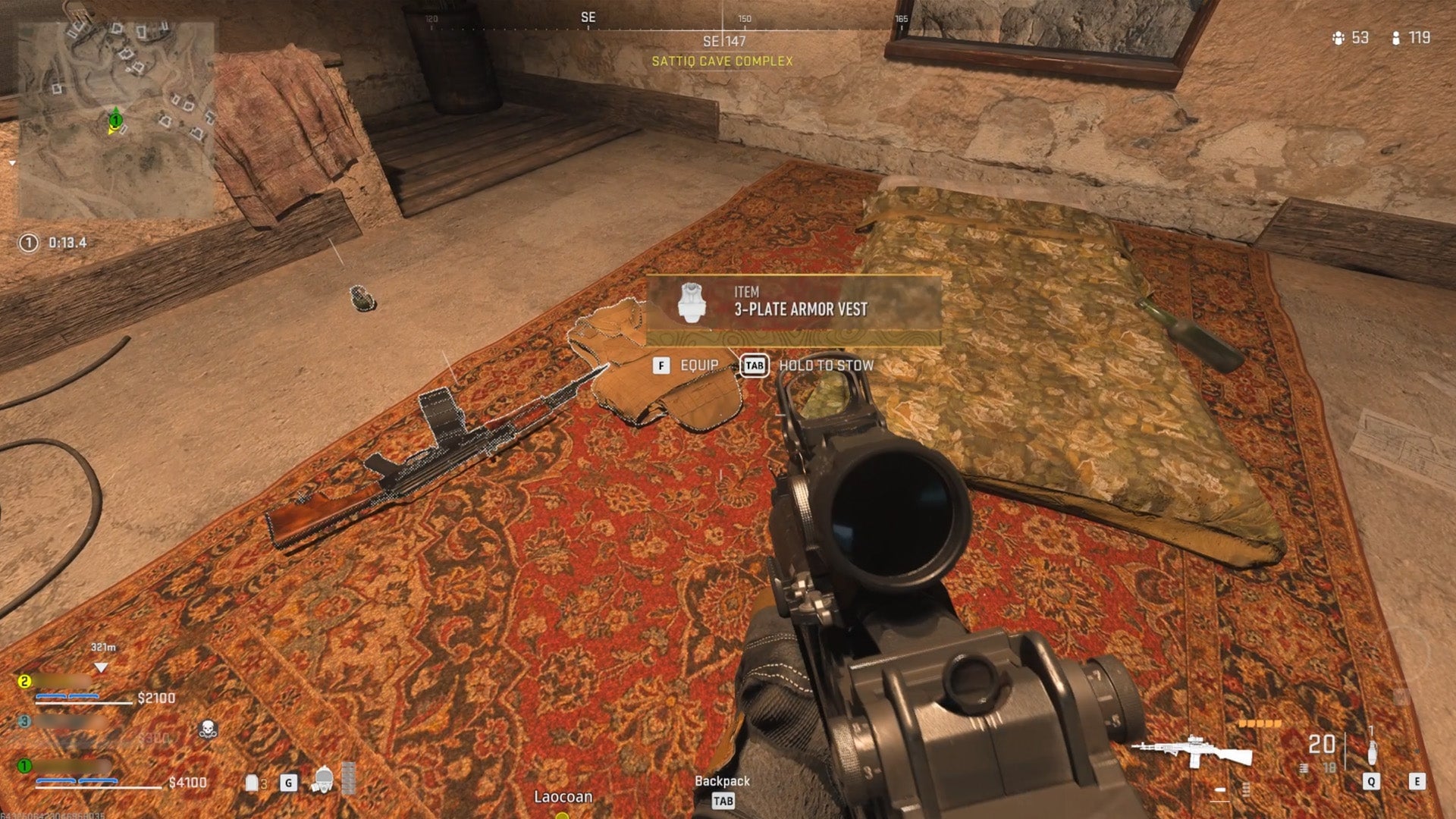1456x819 pixels.
Task: Click the players counter icon showing 119
Action: tap(1395, 39)
